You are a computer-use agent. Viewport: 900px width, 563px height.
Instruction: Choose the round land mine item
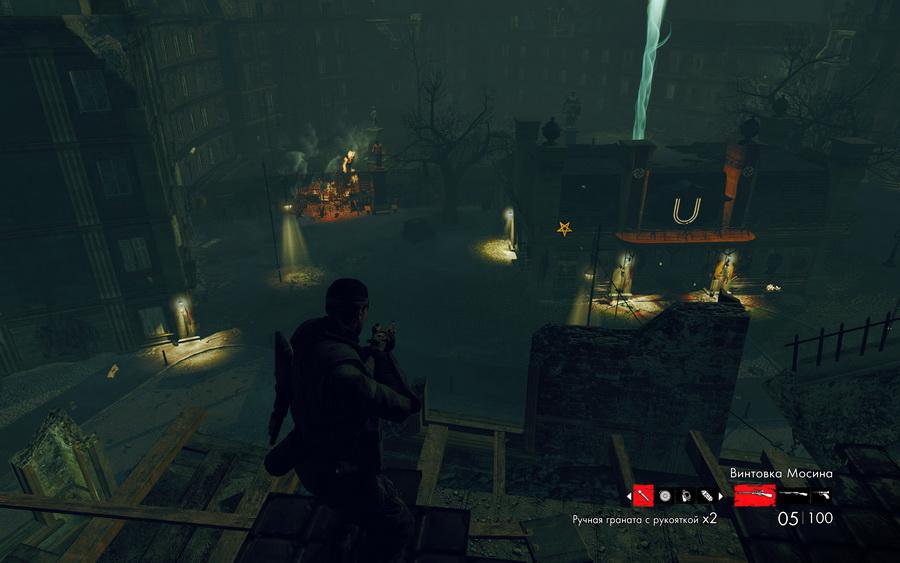664,495
